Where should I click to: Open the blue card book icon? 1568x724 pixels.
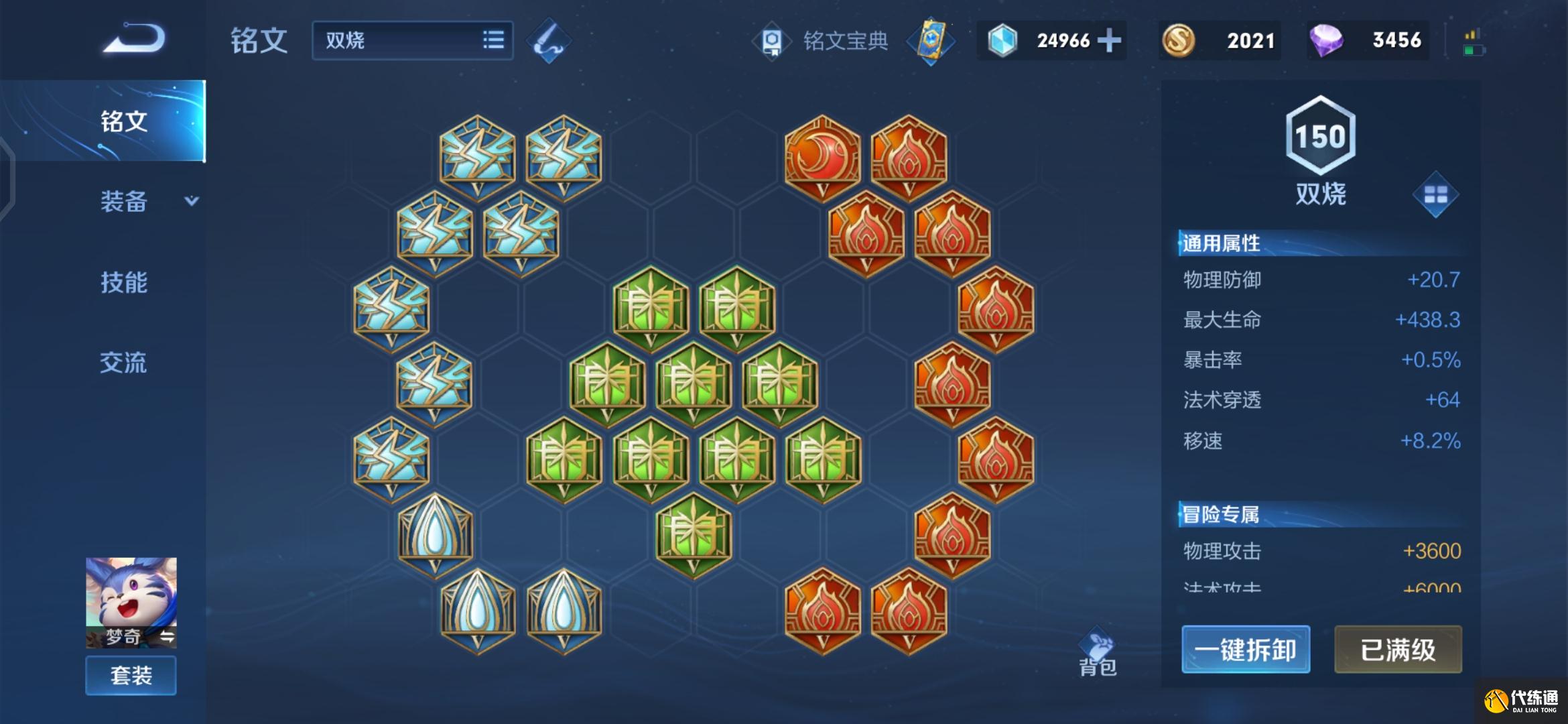931,41
